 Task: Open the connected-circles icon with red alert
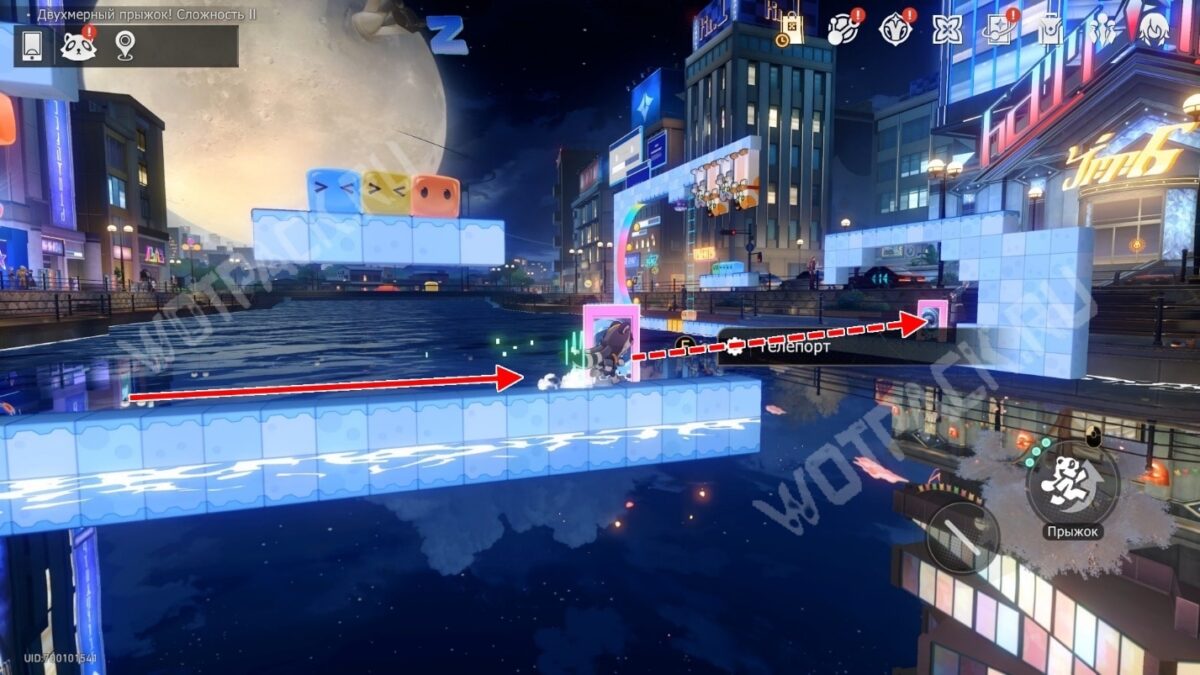pos(843,29)
